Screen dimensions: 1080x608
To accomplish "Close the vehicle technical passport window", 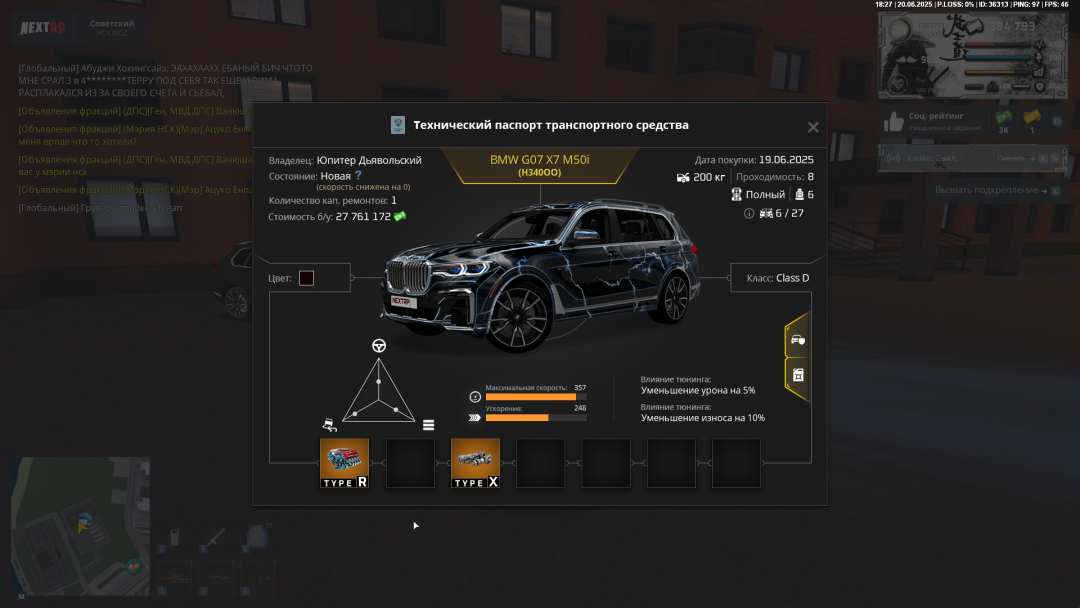I will point(813,127).
